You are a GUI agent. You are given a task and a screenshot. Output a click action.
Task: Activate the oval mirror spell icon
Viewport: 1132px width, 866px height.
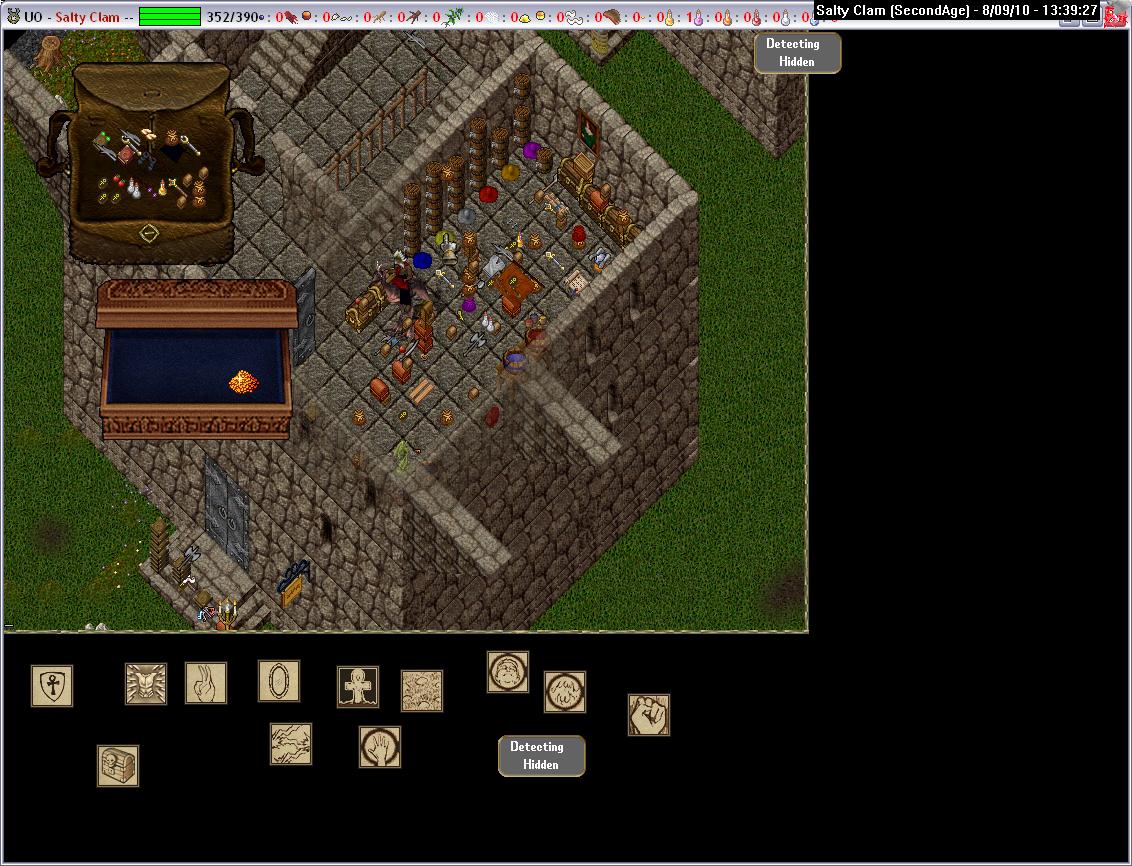279,680
